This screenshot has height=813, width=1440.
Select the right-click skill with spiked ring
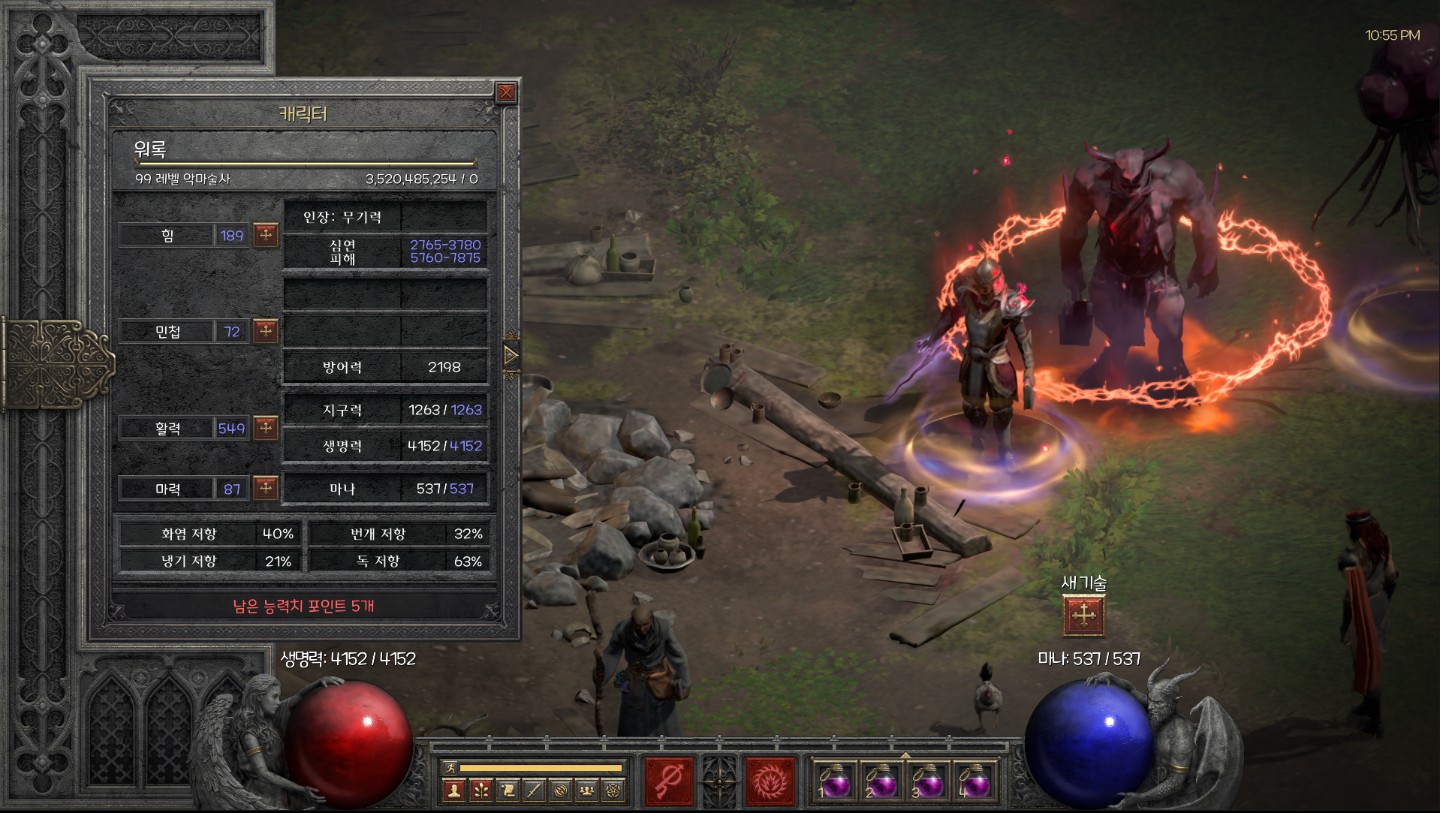[771, 781]
